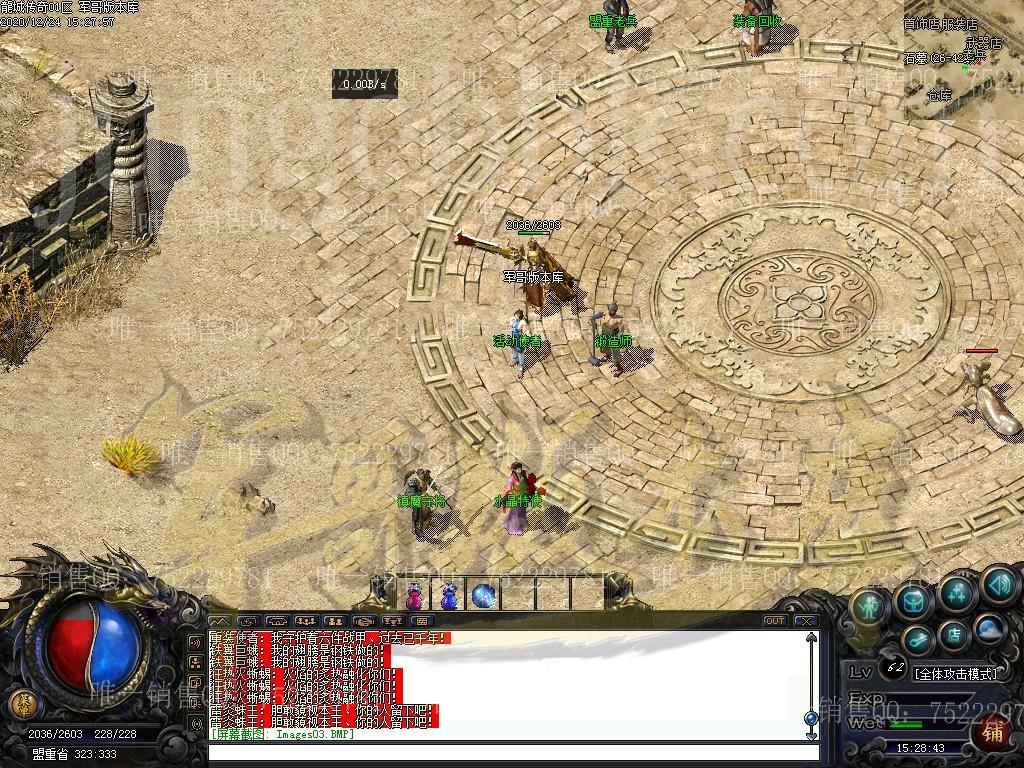The height and width of the screenshot is (768, 1024).
Task: Click the OUT button above chat
Action: click(x=775, y=621)
